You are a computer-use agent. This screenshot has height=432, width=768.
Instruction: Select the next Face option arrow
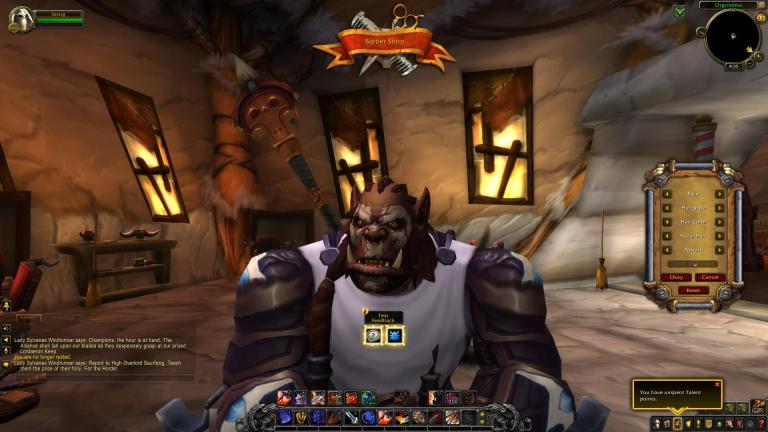719,194
